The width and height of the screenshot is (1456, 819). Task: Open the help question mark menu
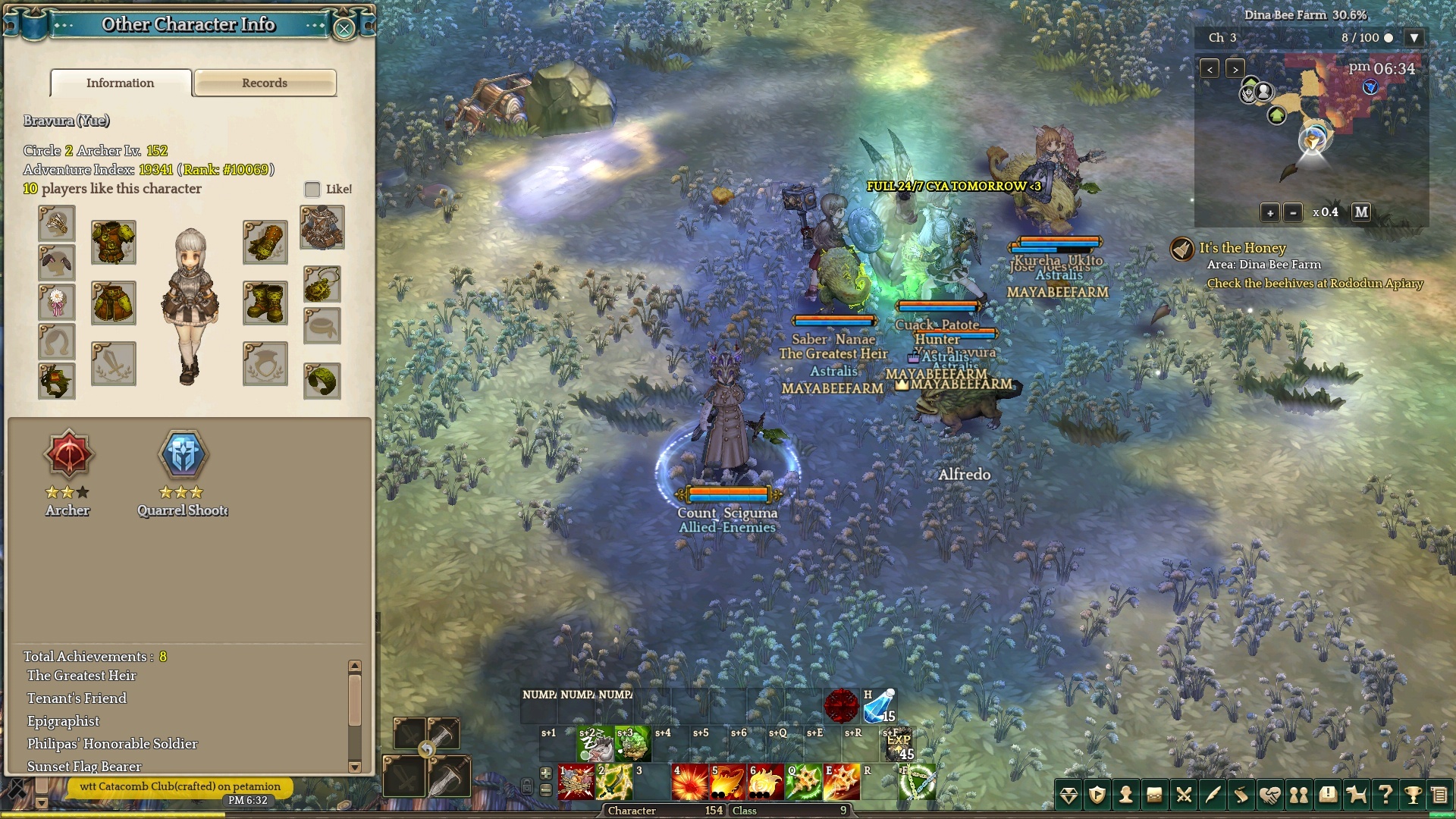click(1385, 795)
